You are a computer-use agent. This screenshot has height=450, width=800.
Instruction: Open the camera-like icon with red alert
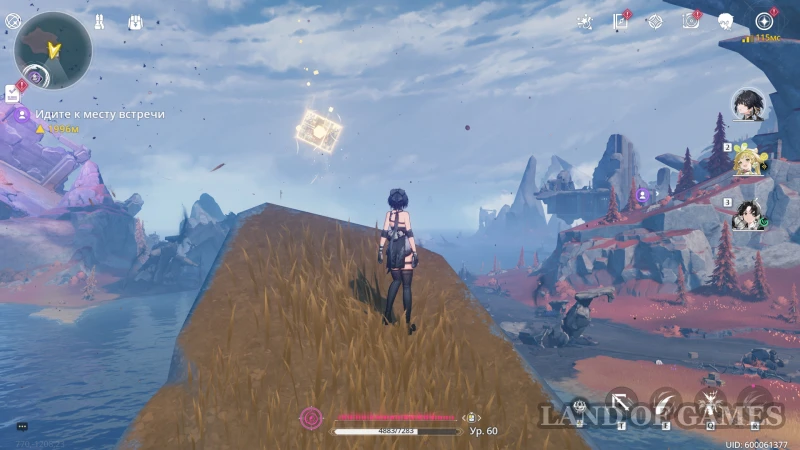[690, 21]
